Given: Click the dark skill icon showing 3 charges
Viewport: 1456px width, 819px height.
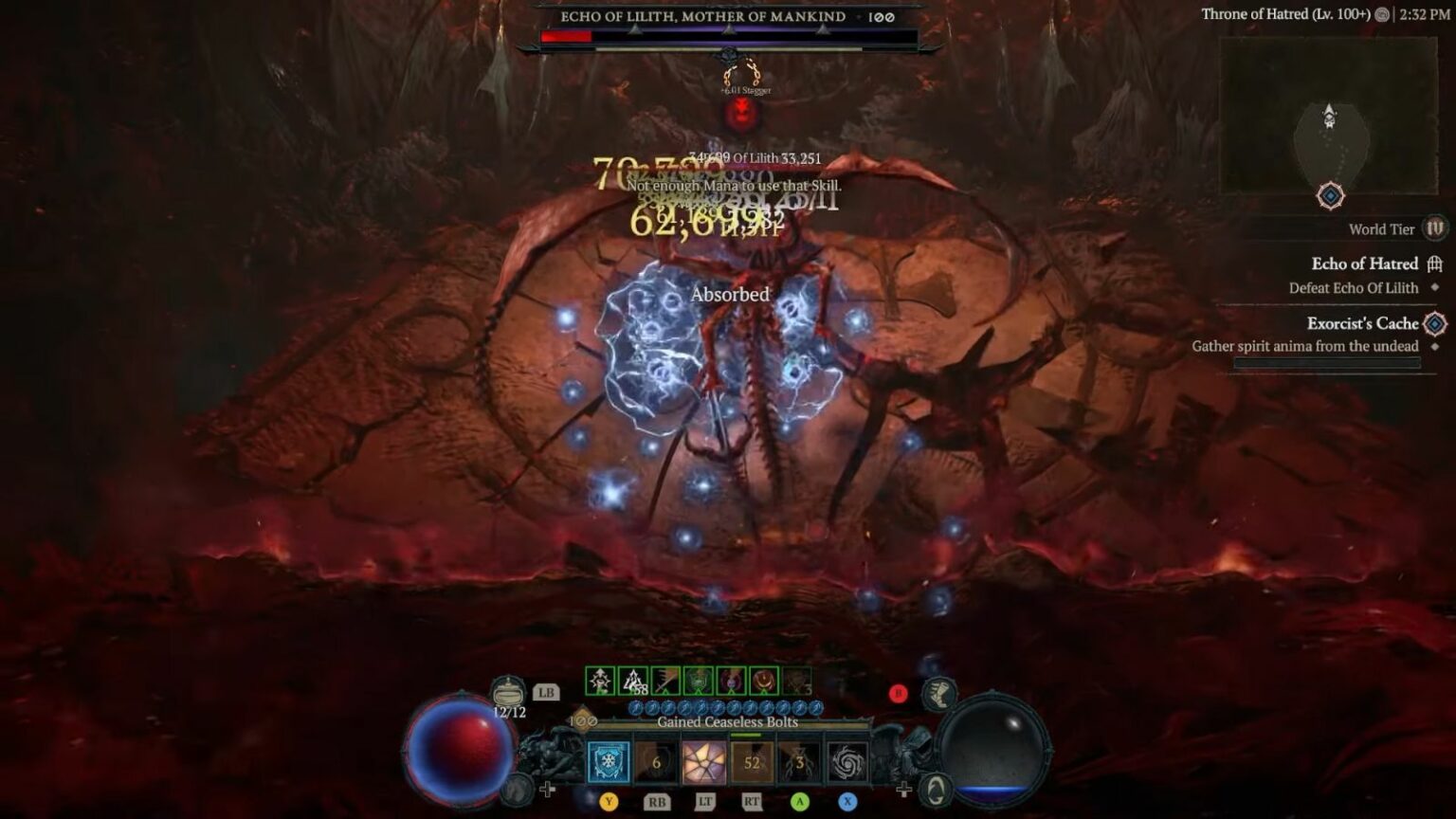Looking at the screenshot, I should coord(798,759).
